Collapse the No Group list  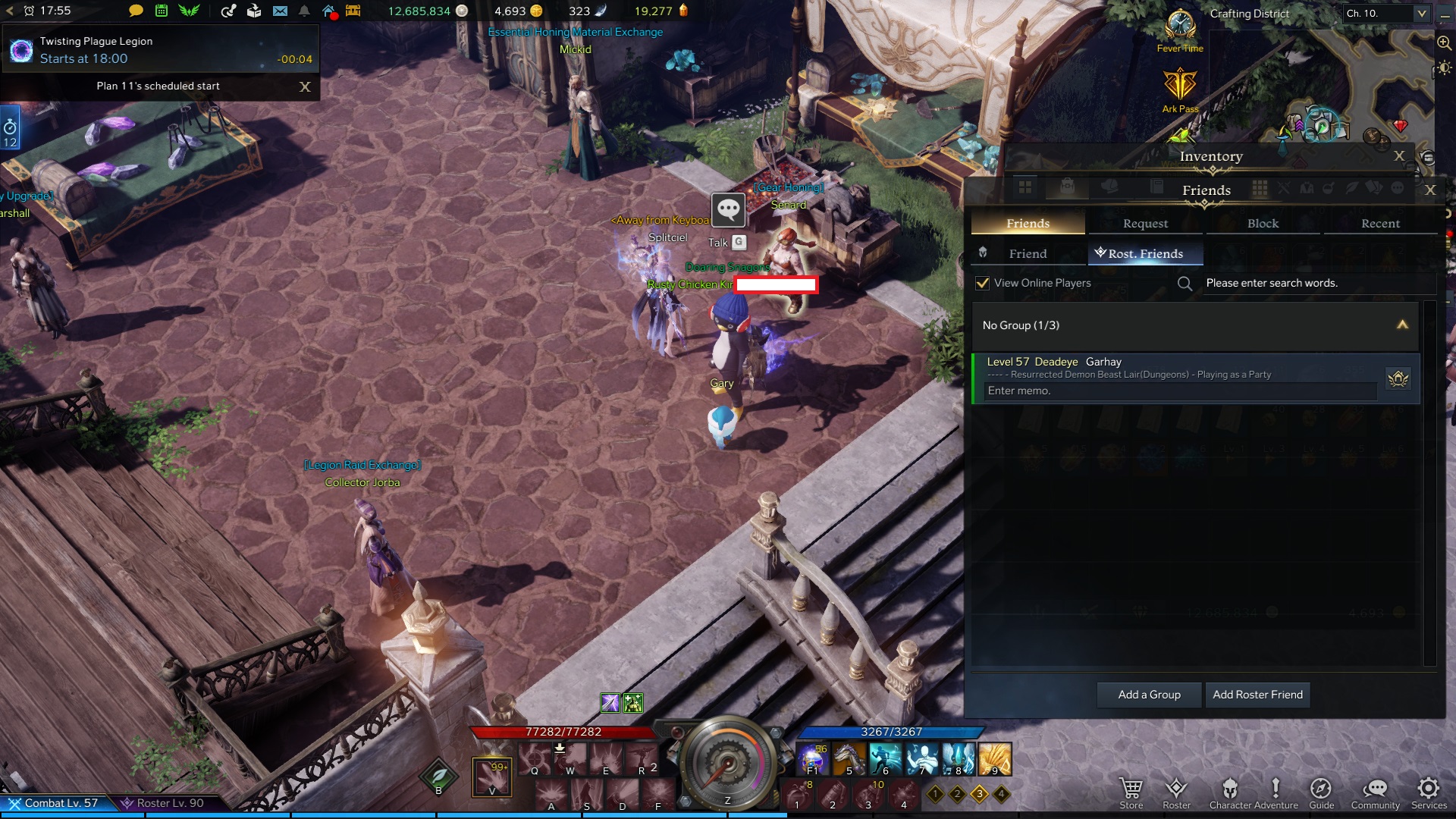(1402, 325)
